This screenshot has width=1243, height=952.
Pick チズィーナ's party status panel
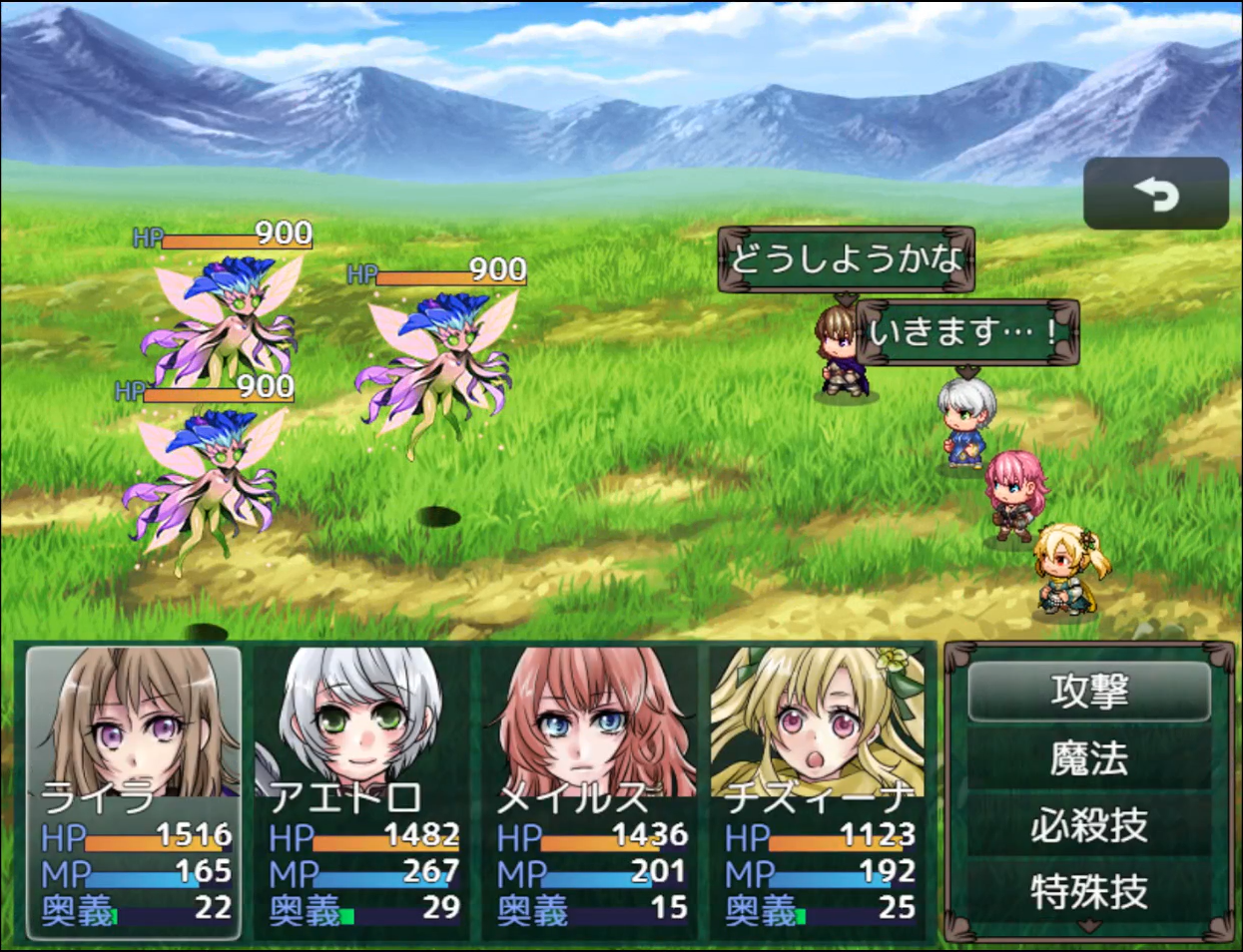click(819, 792)
